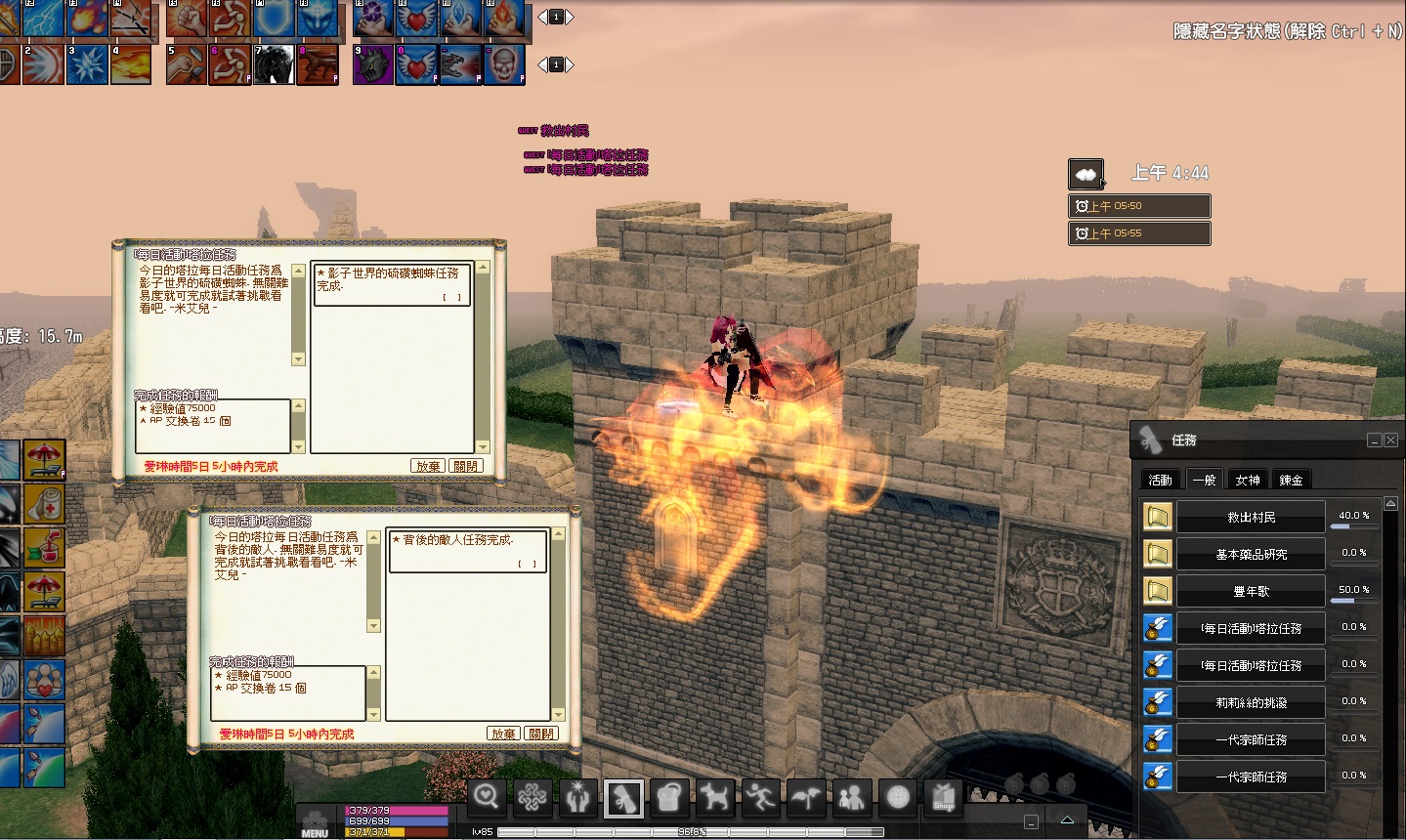Open the 女神 quest tab

pos(1248,480)
